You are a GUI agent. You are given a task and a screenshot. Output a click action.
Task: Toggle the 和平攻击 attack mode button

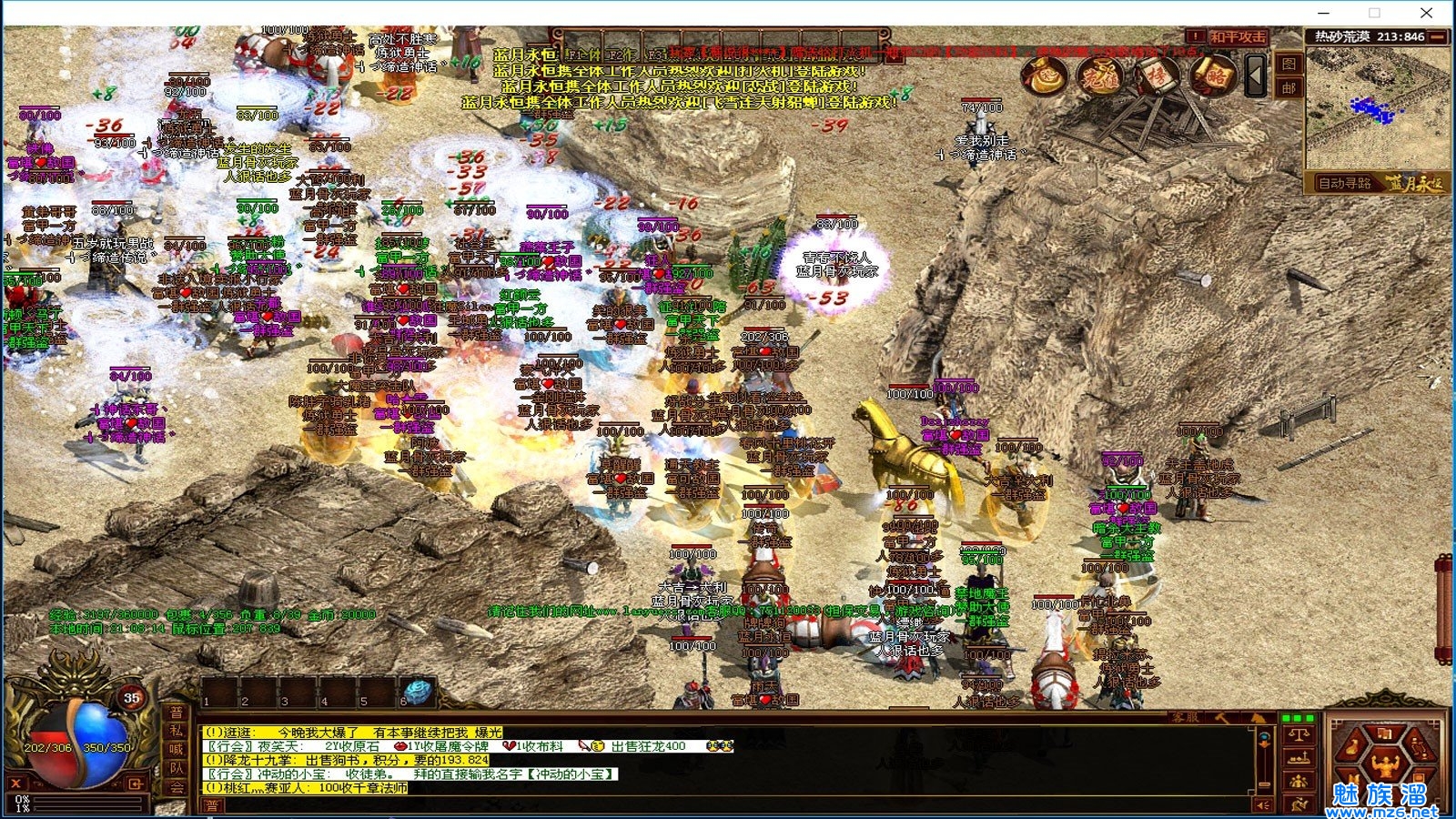[x=1237, y=37]
